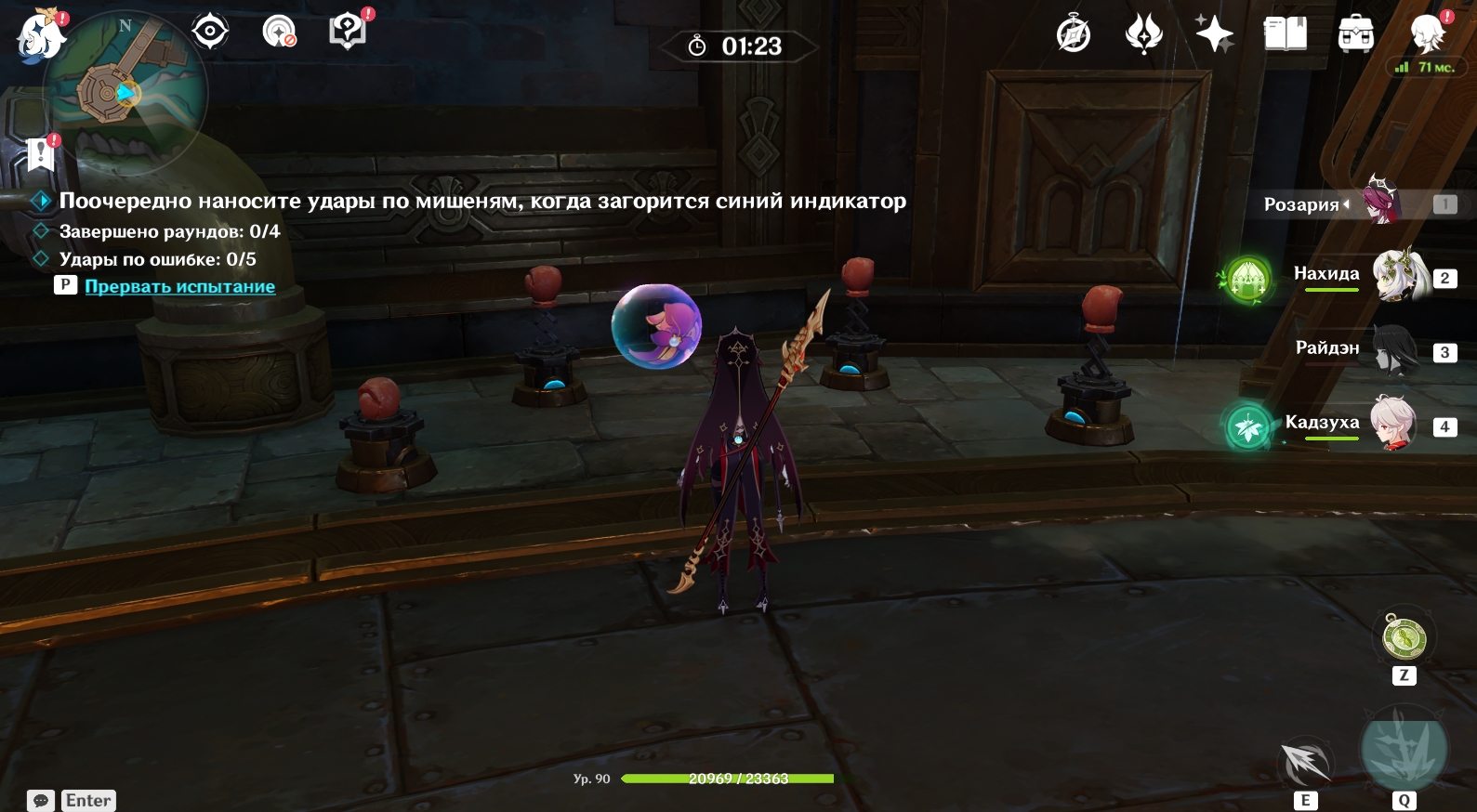1477x812 pixels.
Task: Open the quest journal with the exclamation bookmark
Action: (x=41, y=154)
